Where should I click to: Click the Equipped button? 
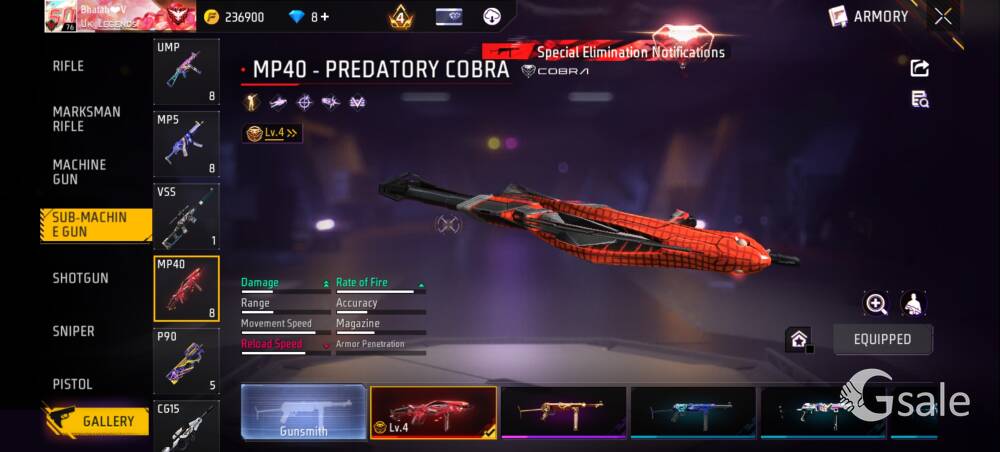pos(882,339)
